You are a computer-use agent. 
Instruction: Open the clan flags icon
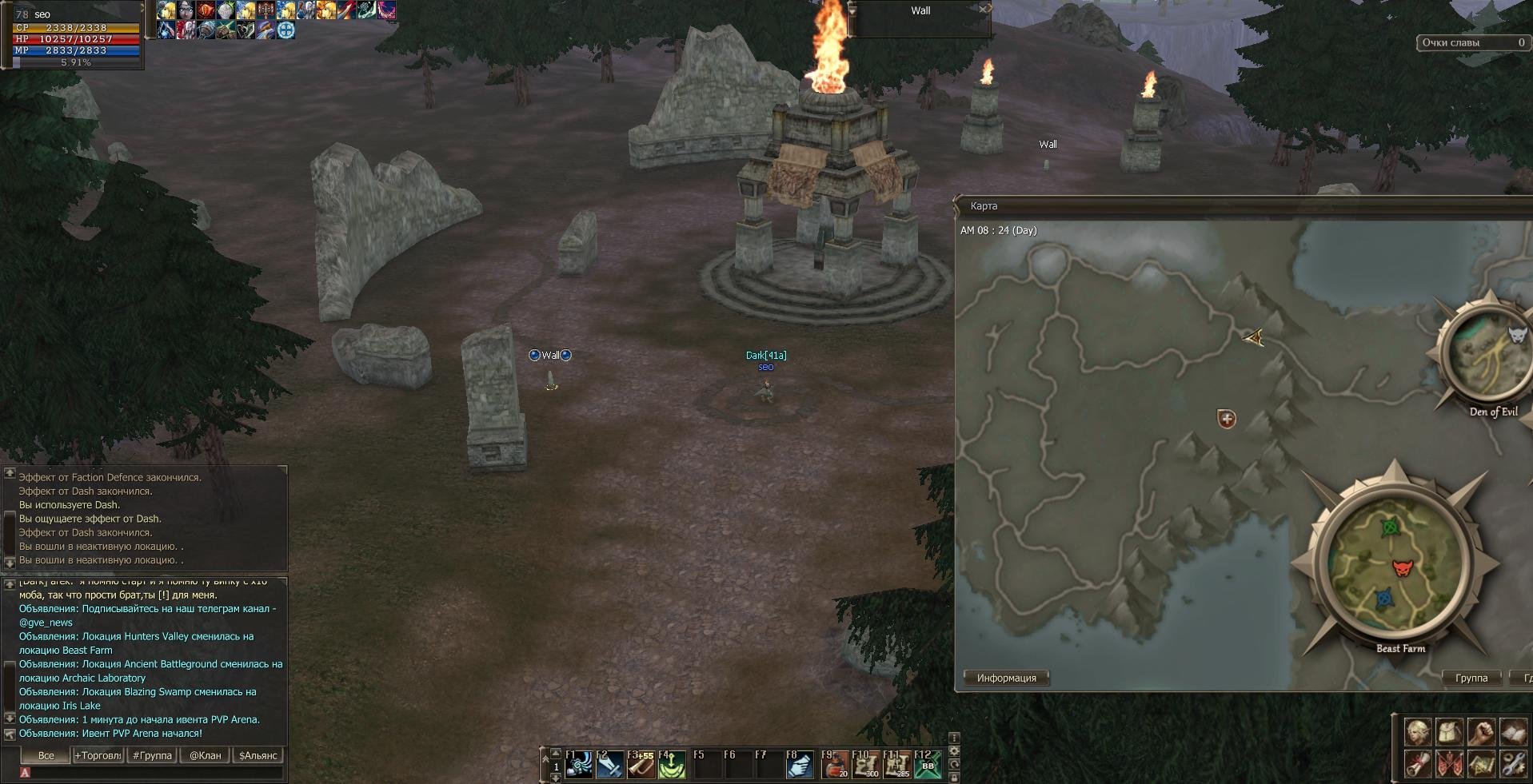click(x=1450, y=764)
